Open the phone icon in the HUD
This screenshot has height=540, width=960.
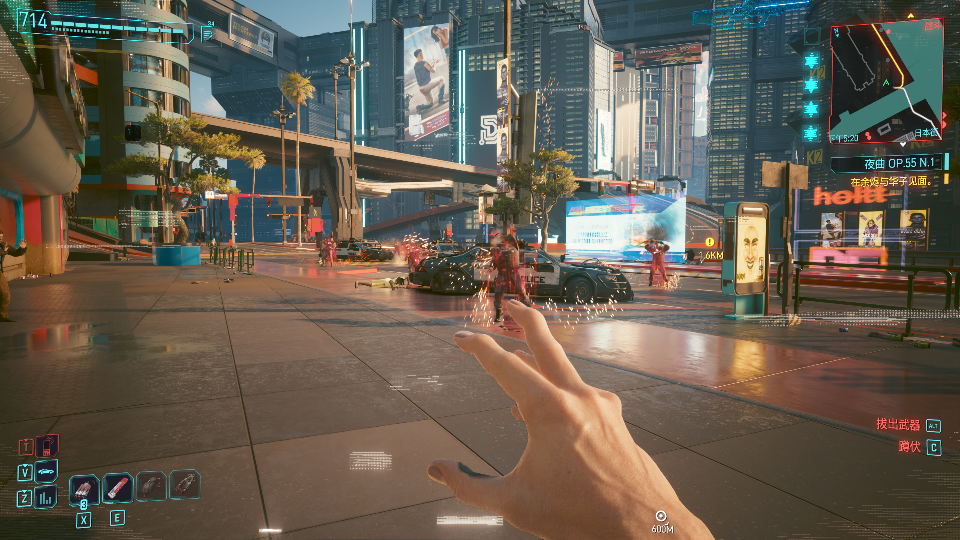[x=47, y=446]
